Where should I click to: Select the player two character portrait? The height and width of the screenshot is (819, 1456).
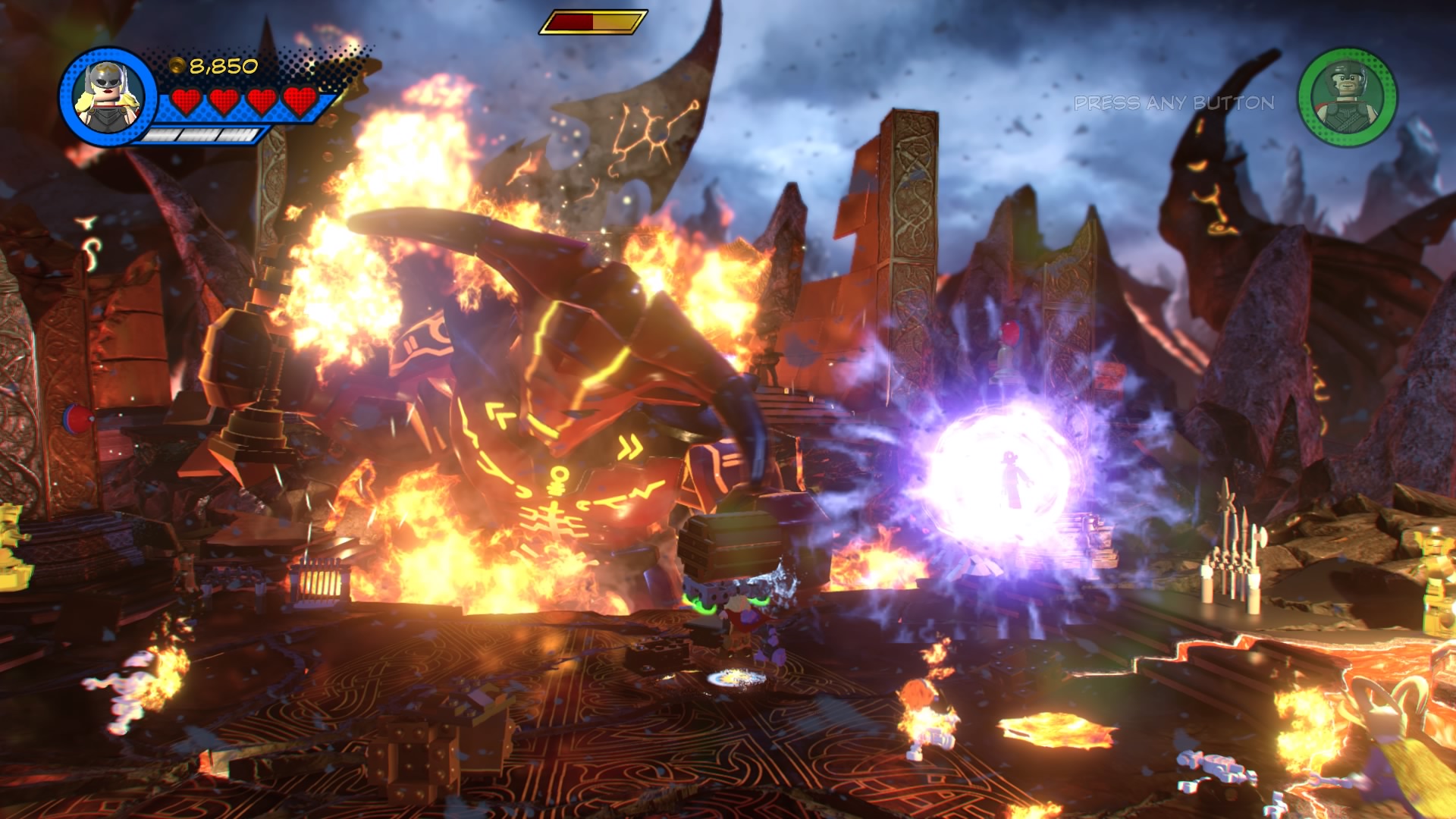(x=1347, y=97)
